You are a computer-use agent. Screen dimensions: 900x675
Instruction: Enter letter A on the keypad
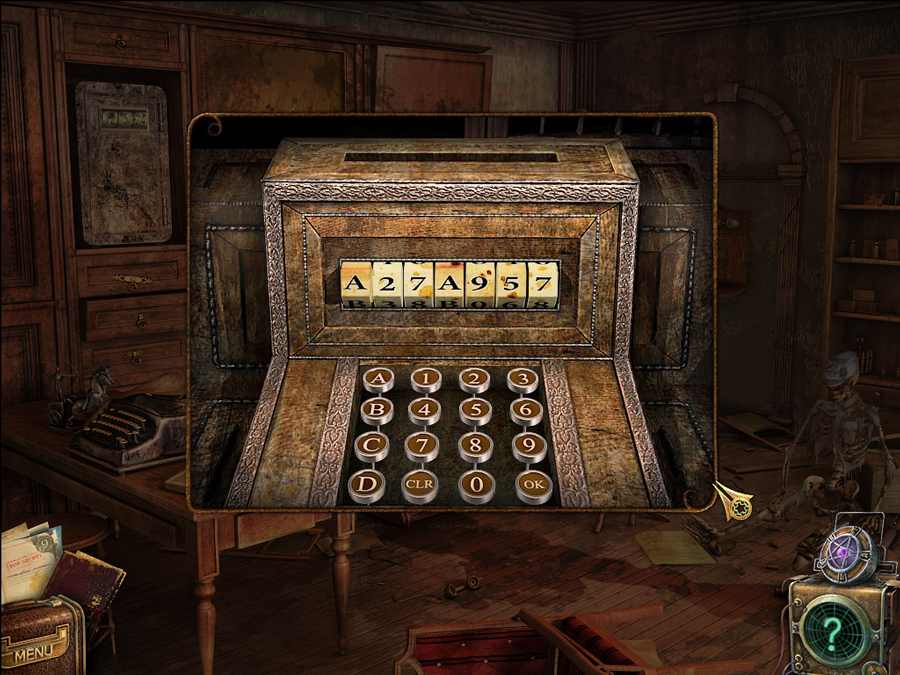tap(378, 378)
